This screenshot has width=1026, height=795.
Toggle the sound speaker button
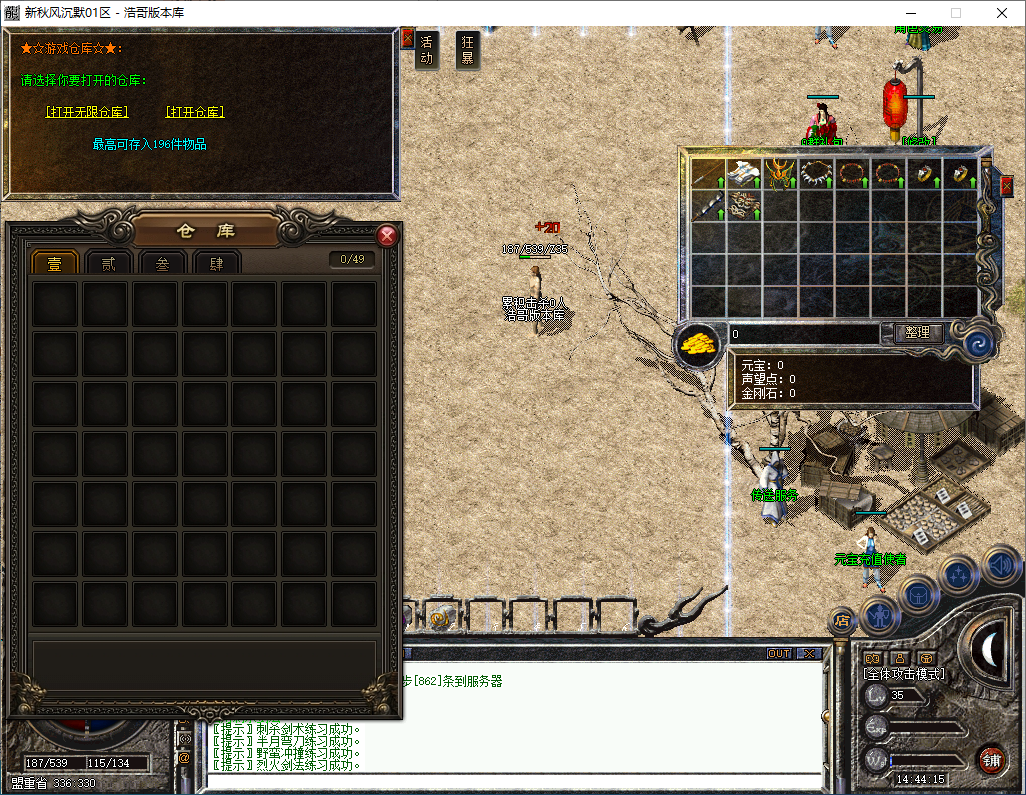tap(1001, 565)
